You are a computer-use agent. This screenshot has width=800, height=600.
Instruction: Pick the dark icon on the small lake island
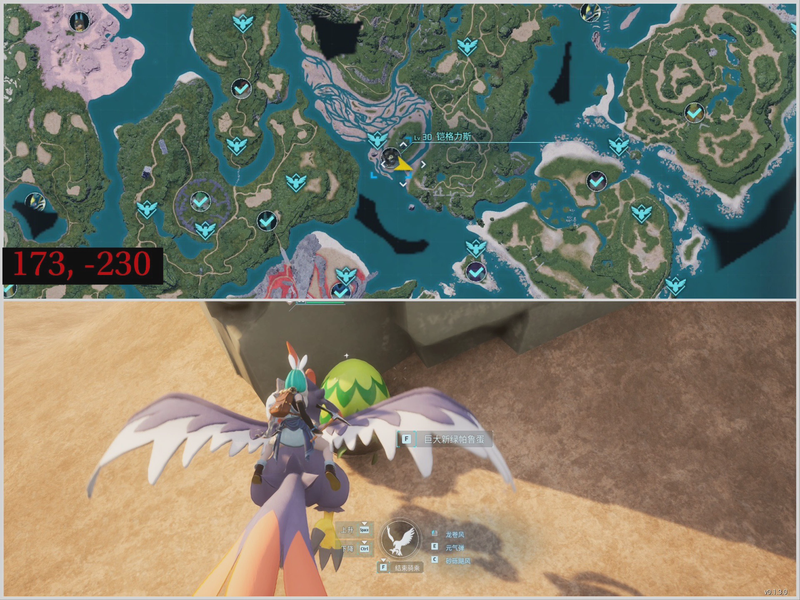point(34,202)
